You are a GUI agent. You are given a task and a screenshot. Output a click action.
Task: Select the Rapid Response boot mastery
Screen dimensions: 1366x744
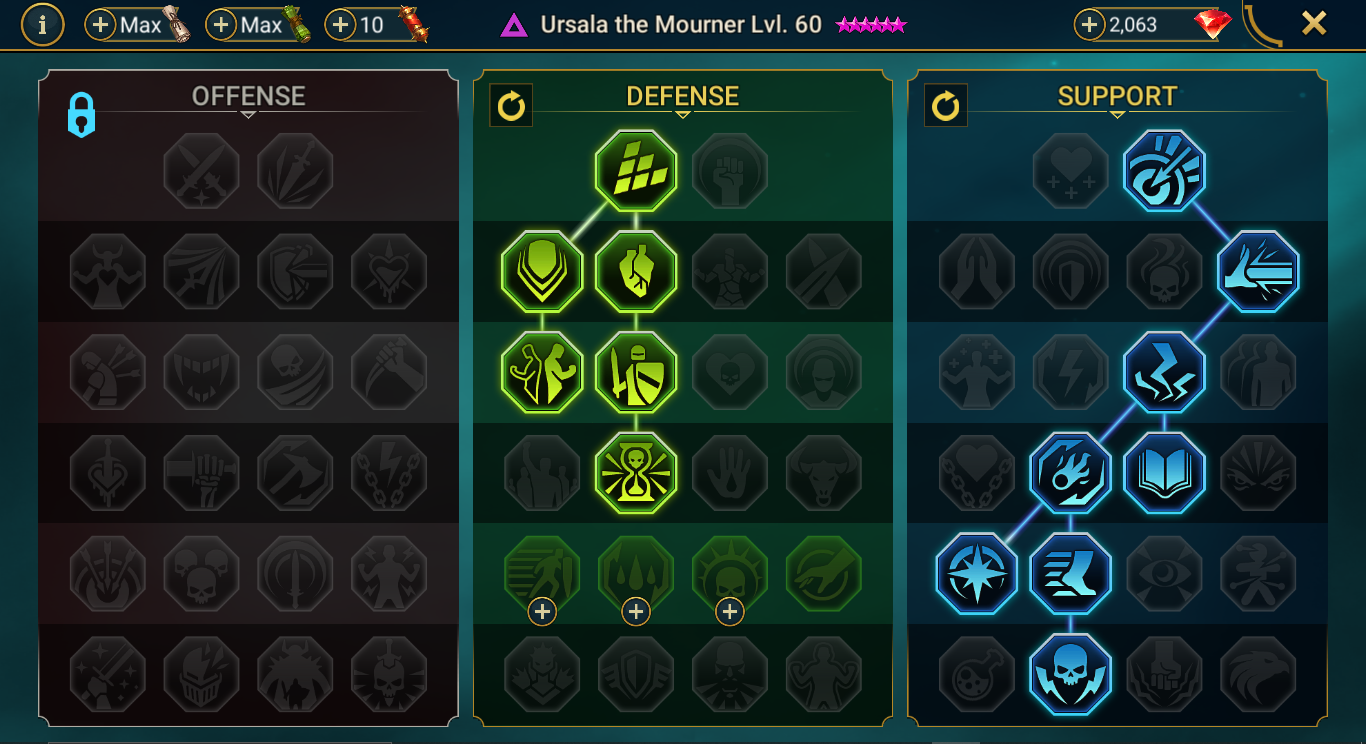(1070, 573)
